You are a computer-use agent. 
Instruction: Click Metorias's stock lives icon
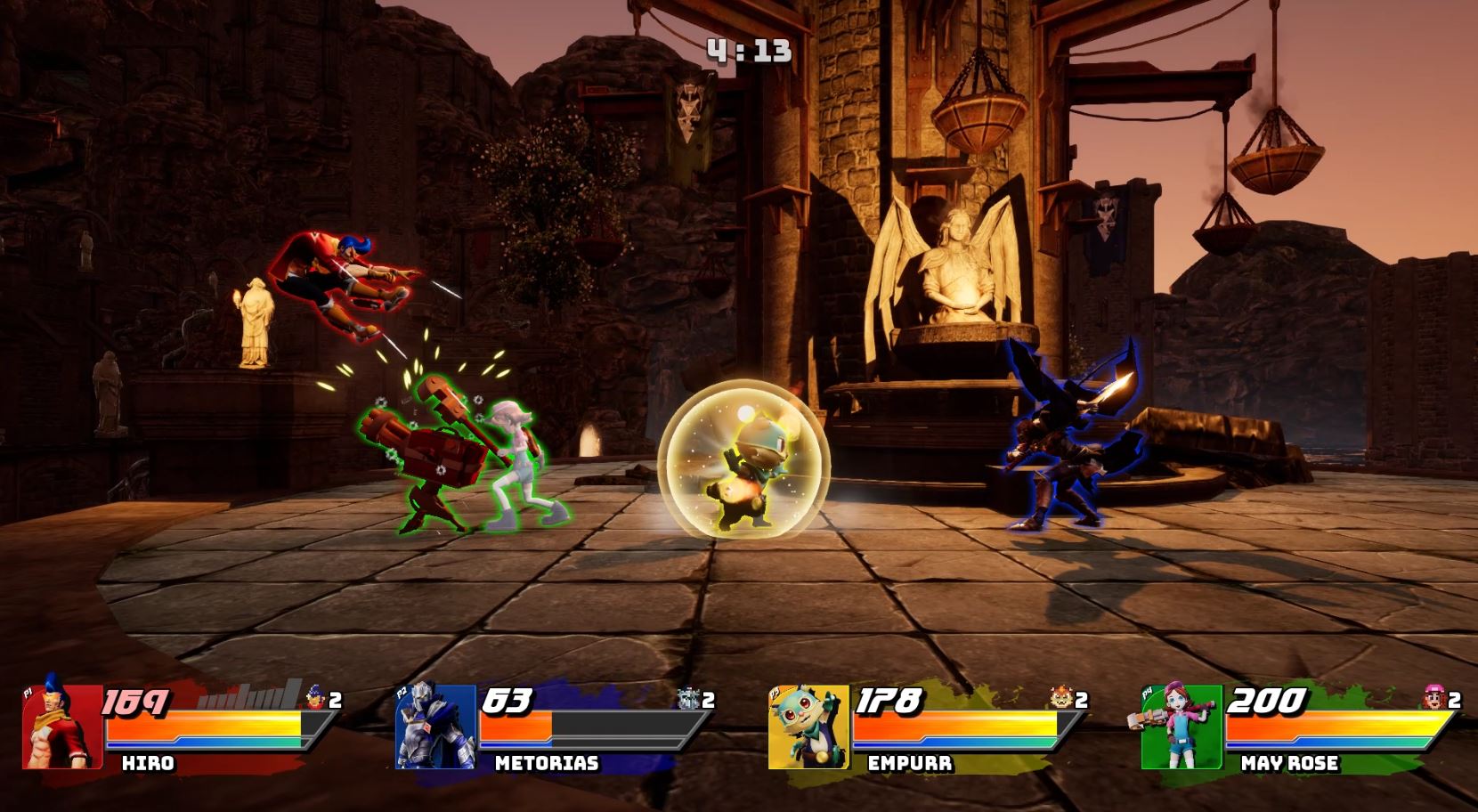tap(688, 699)
